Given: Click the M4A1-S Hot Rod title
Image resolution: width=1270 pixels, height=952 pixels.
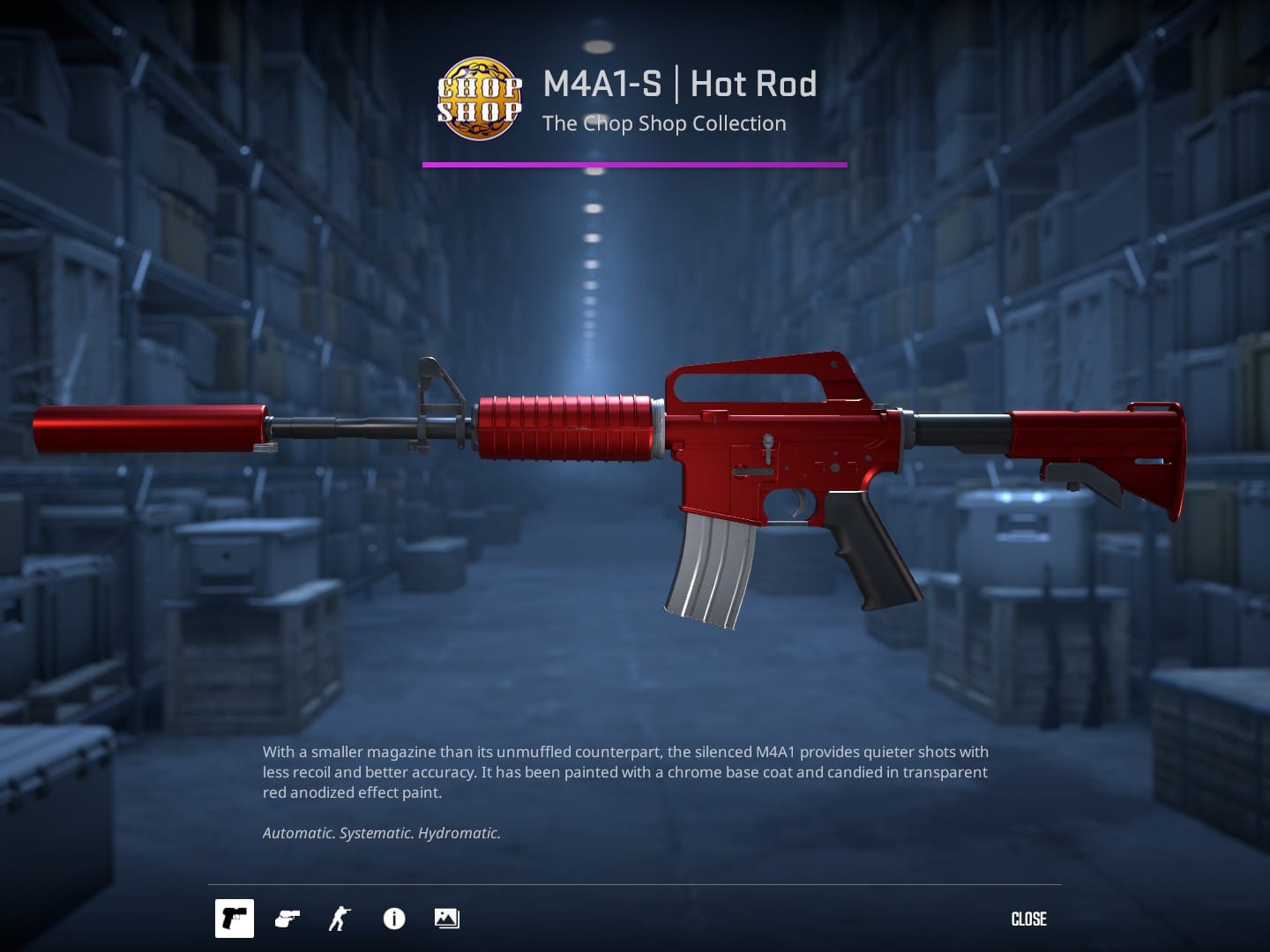Looking at the screenshot, I should [680, 84].
